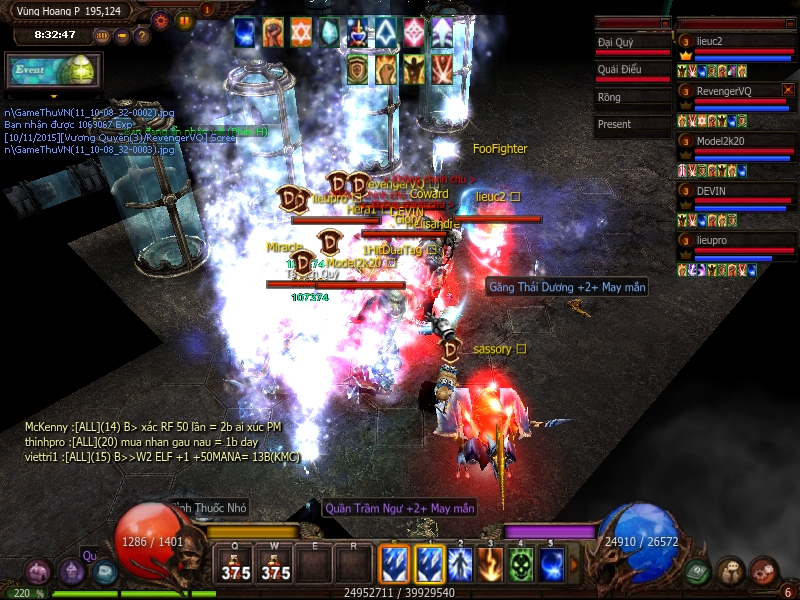The height and width of the screenshot is (600, 800).
Task: Activate the green skull skill
Action: pos(521,563)
